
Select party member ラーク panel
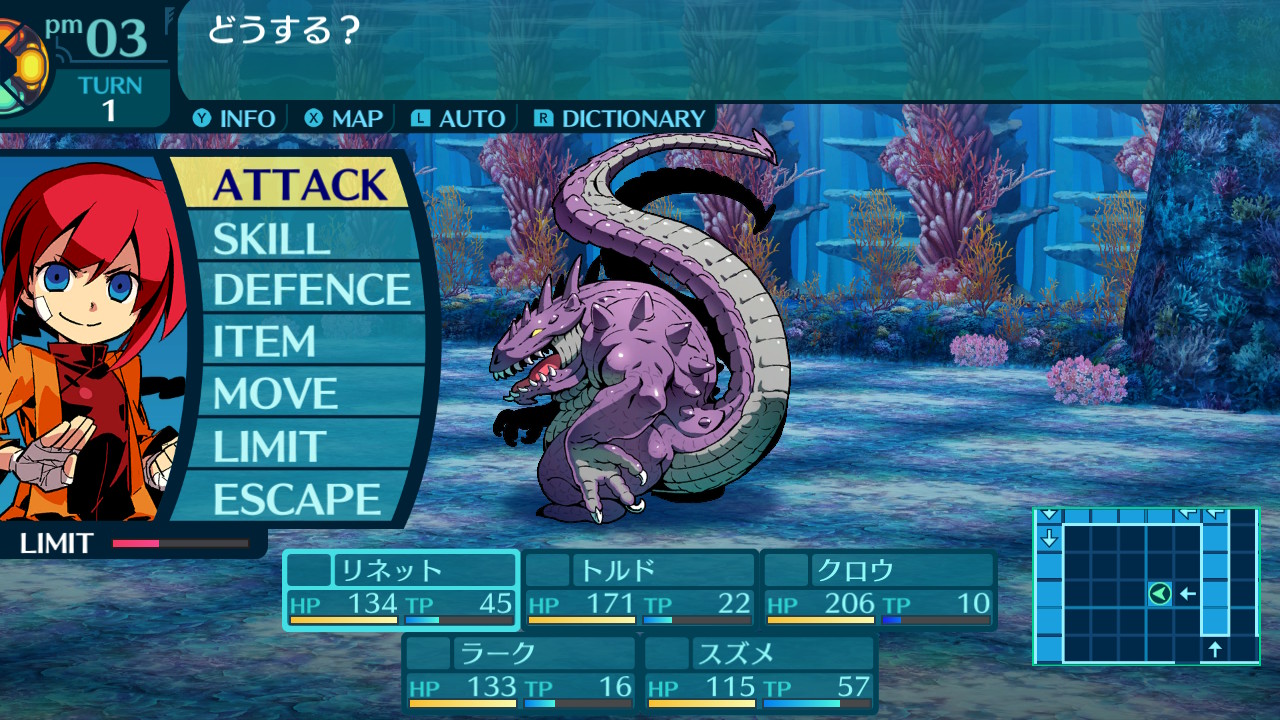(x=520, y=673)
